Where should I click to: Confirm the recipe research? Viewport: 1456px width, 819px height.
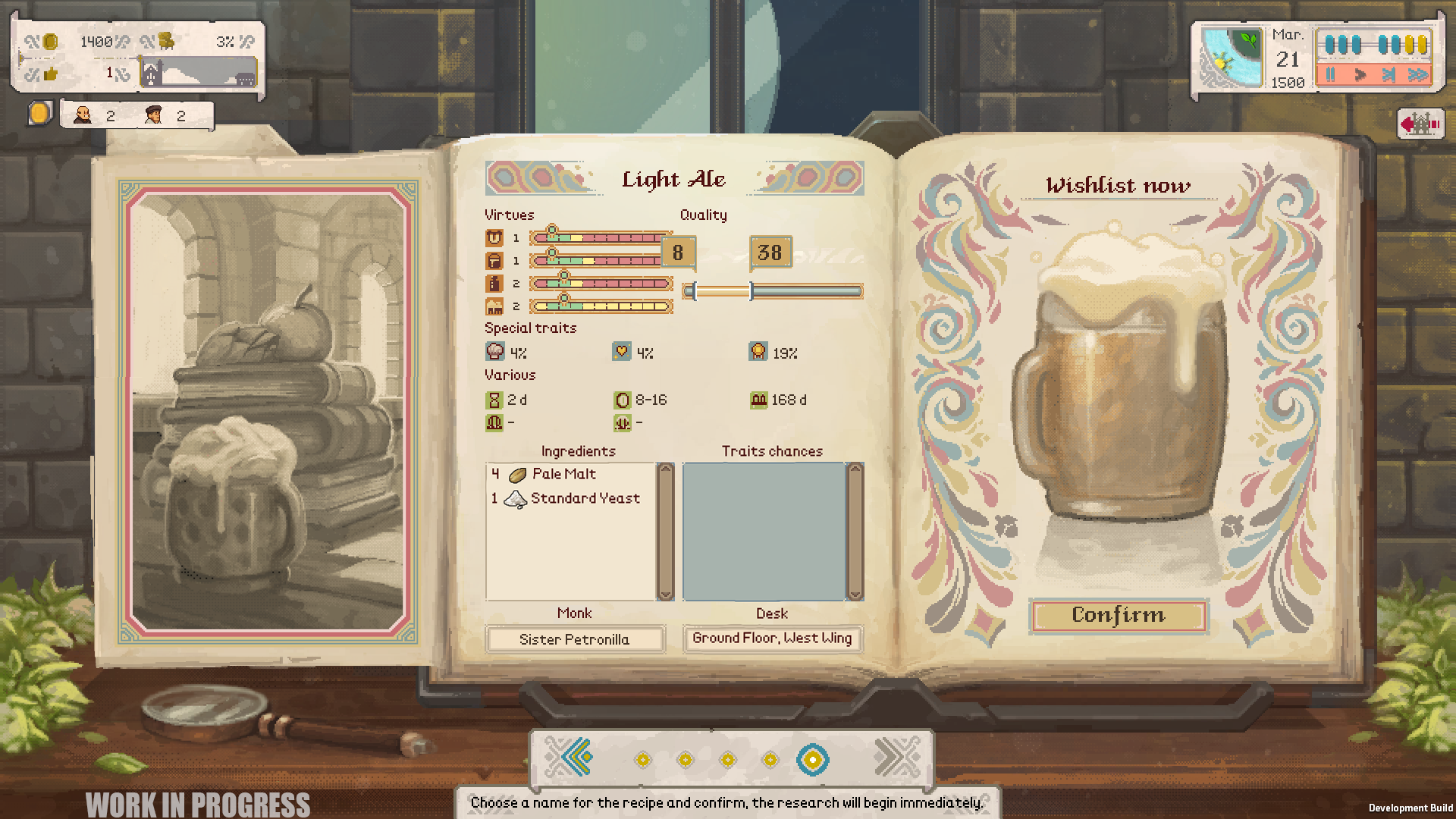click(x=1118, y=615)
